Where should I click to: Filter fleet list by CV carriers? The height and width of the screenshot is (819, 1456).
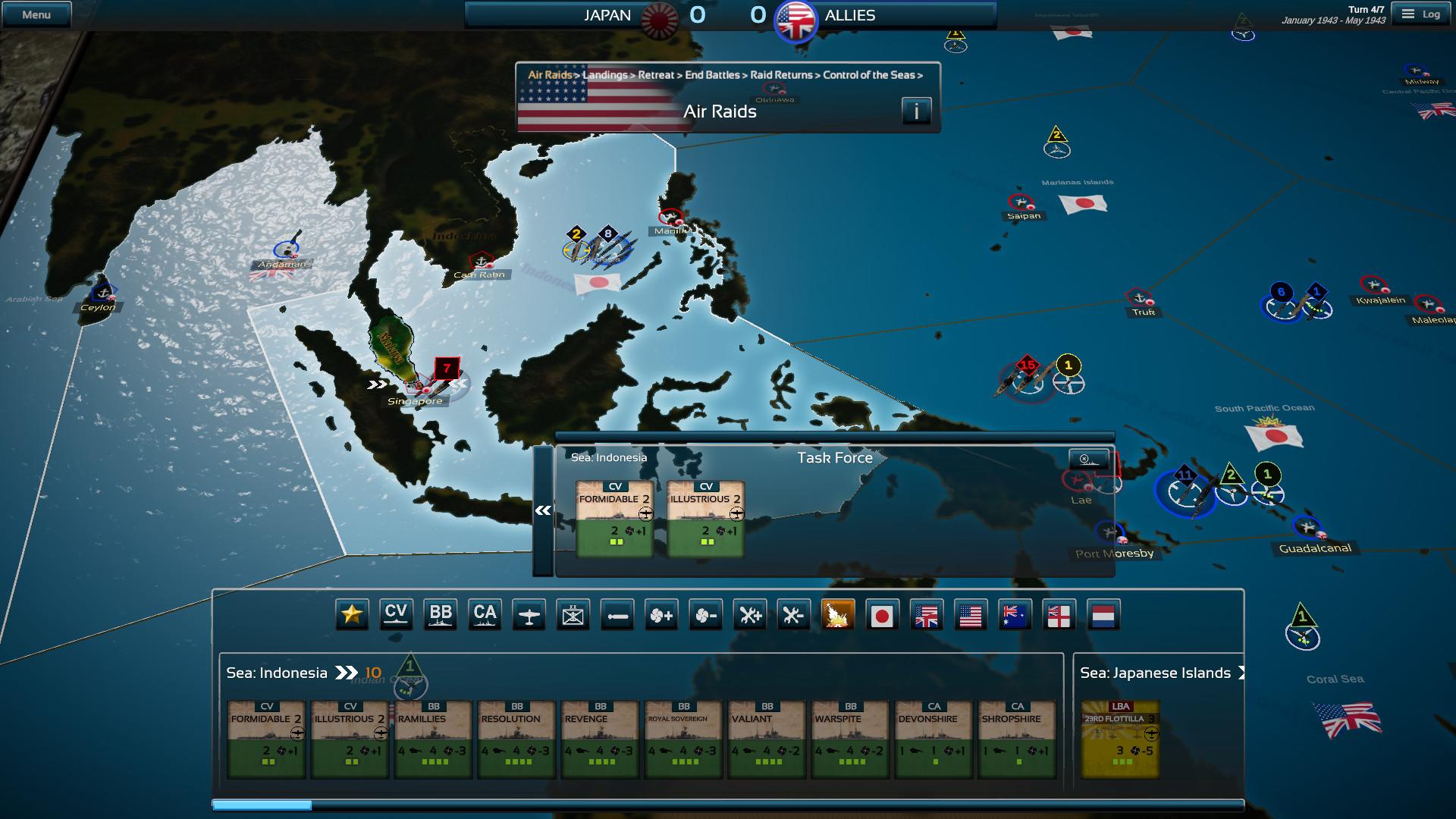click(x=396, y=615)
